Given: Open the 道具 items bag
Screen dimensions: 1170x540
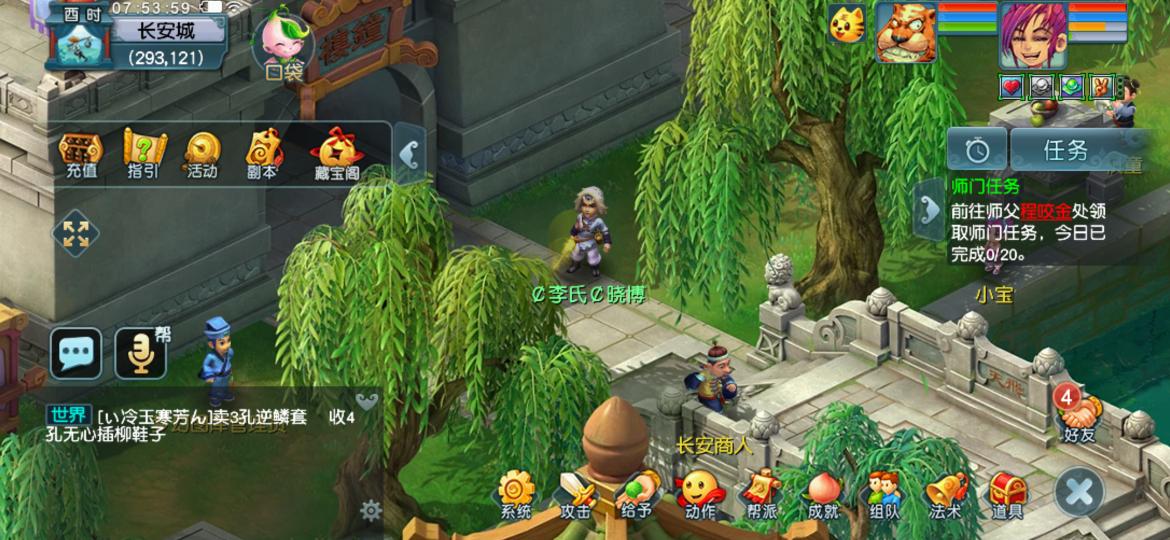Looking at the screenshot, I should [1007, 495].
